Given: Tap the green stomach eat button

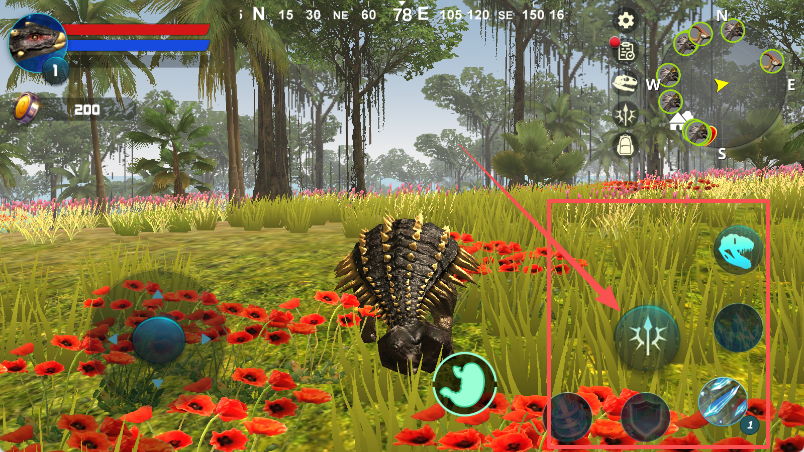Looking at the screenshot, I should coord(465,384).
